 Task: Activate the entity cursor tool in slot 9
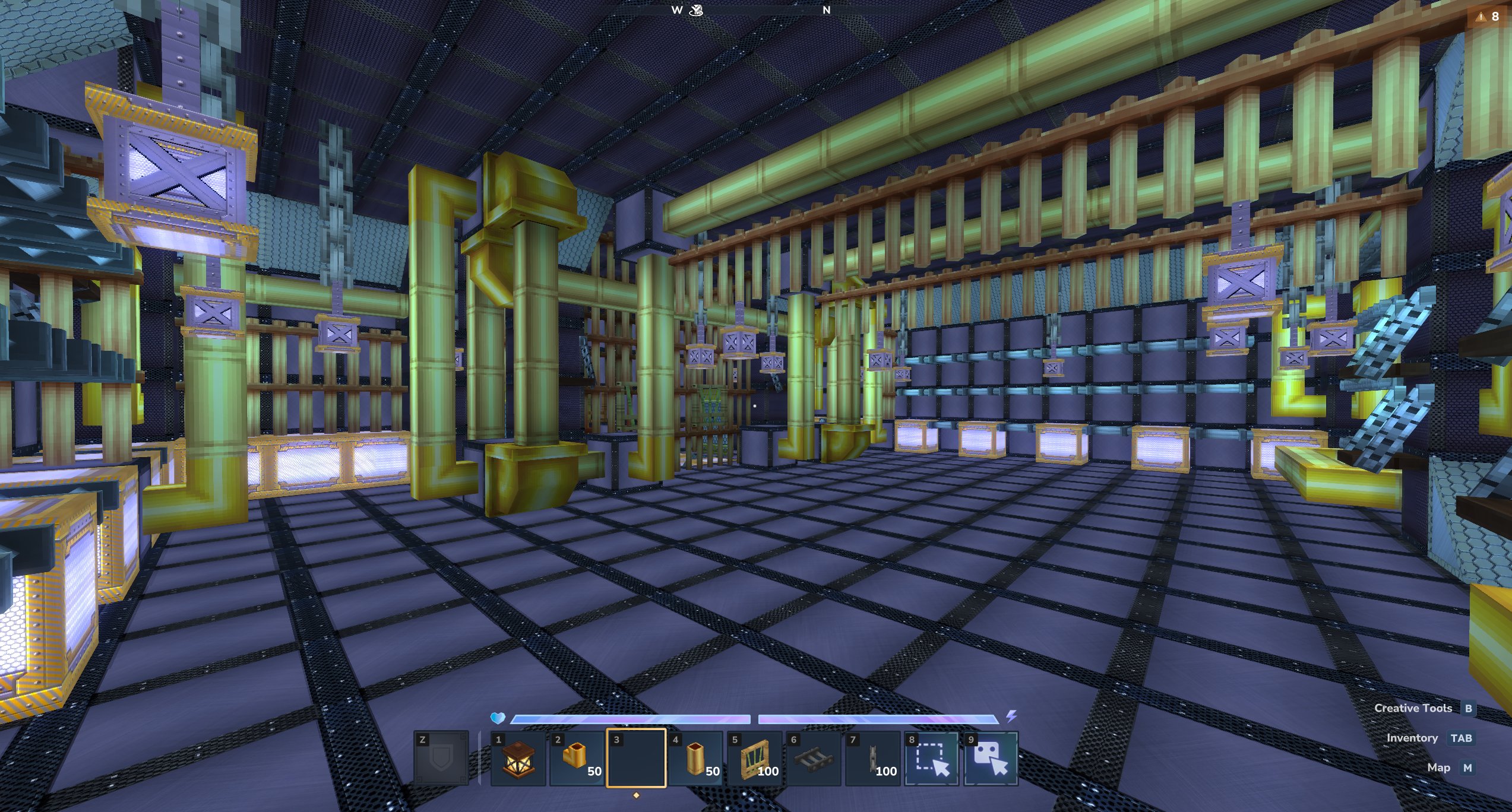(x=991, y=759)
